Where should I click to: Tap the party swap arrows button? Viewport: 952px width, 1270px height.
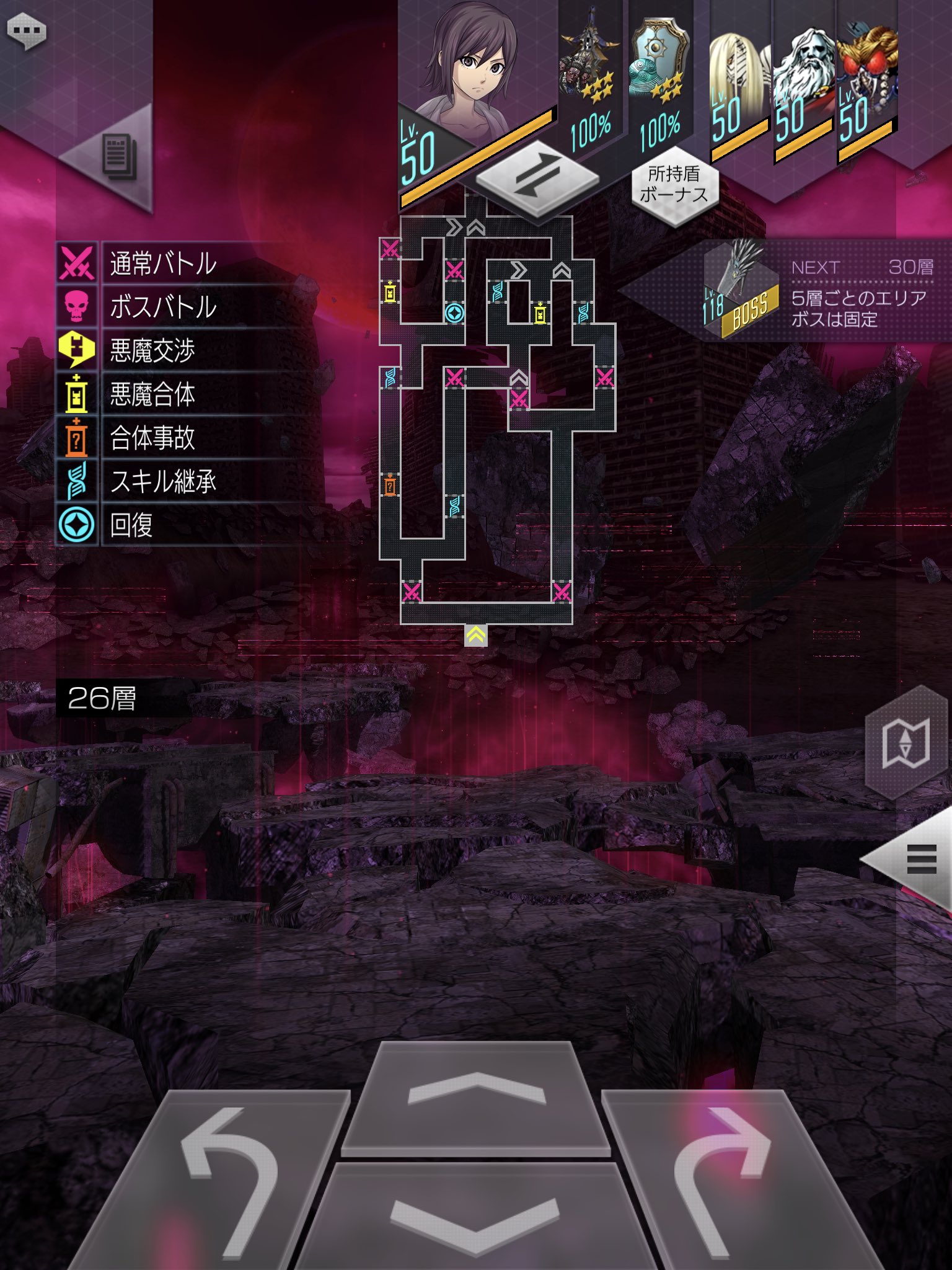coord(537,175)
